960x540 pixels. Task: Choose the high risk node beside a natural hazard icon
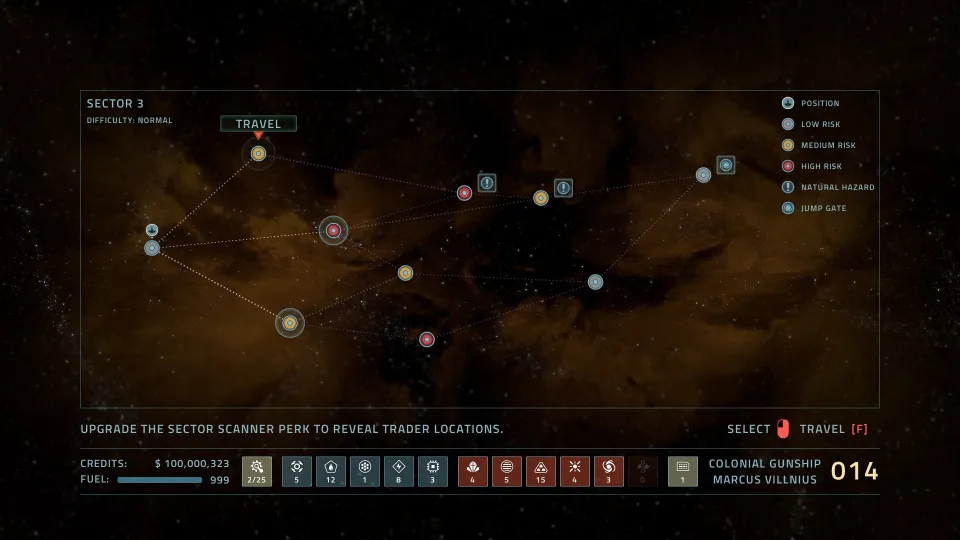pyautogui.click(x=465, y=193)
